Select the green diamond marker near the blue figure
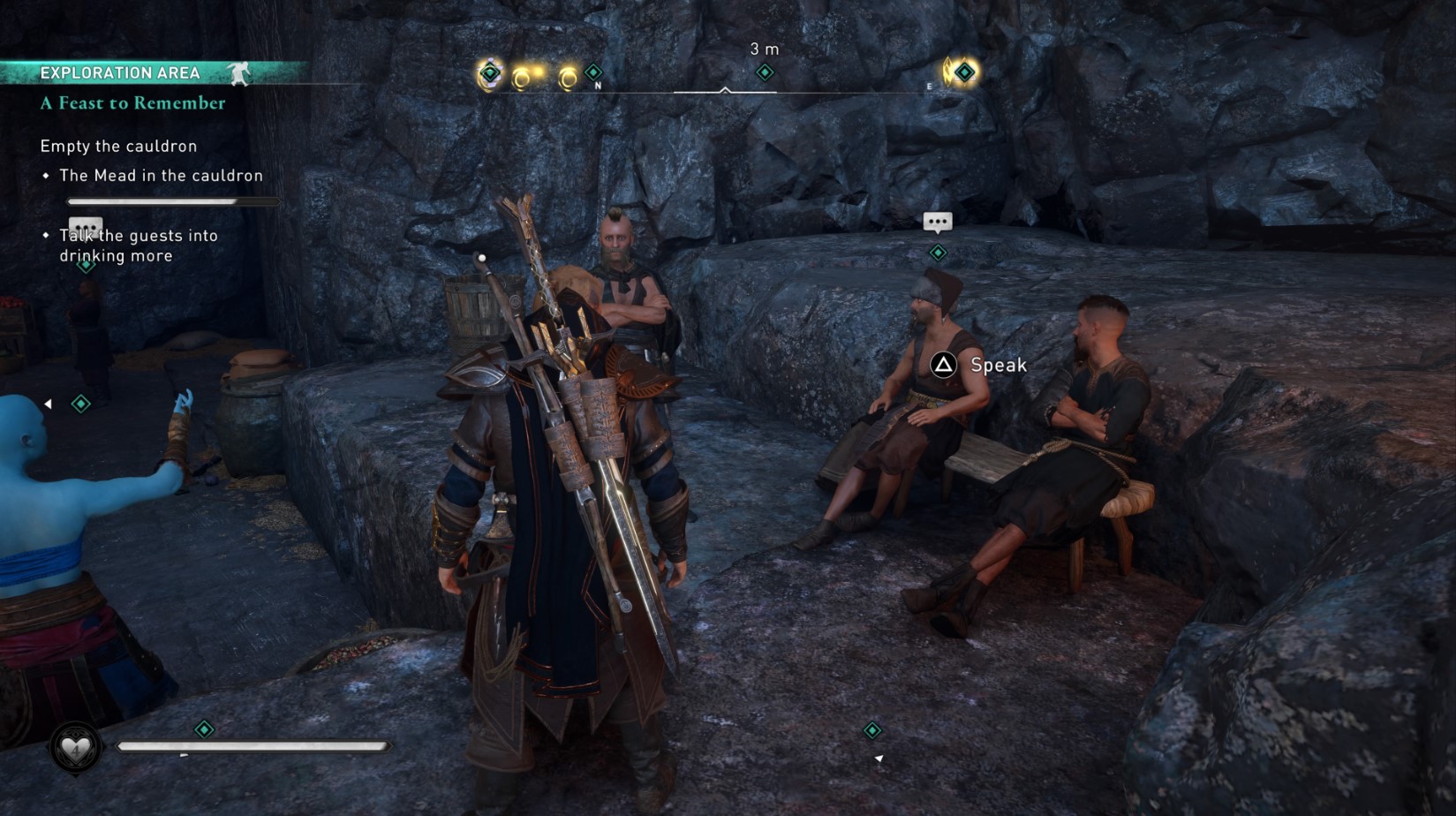Image resolution: width=1456 pixels, height=816 pixels. tap(82, 403)
